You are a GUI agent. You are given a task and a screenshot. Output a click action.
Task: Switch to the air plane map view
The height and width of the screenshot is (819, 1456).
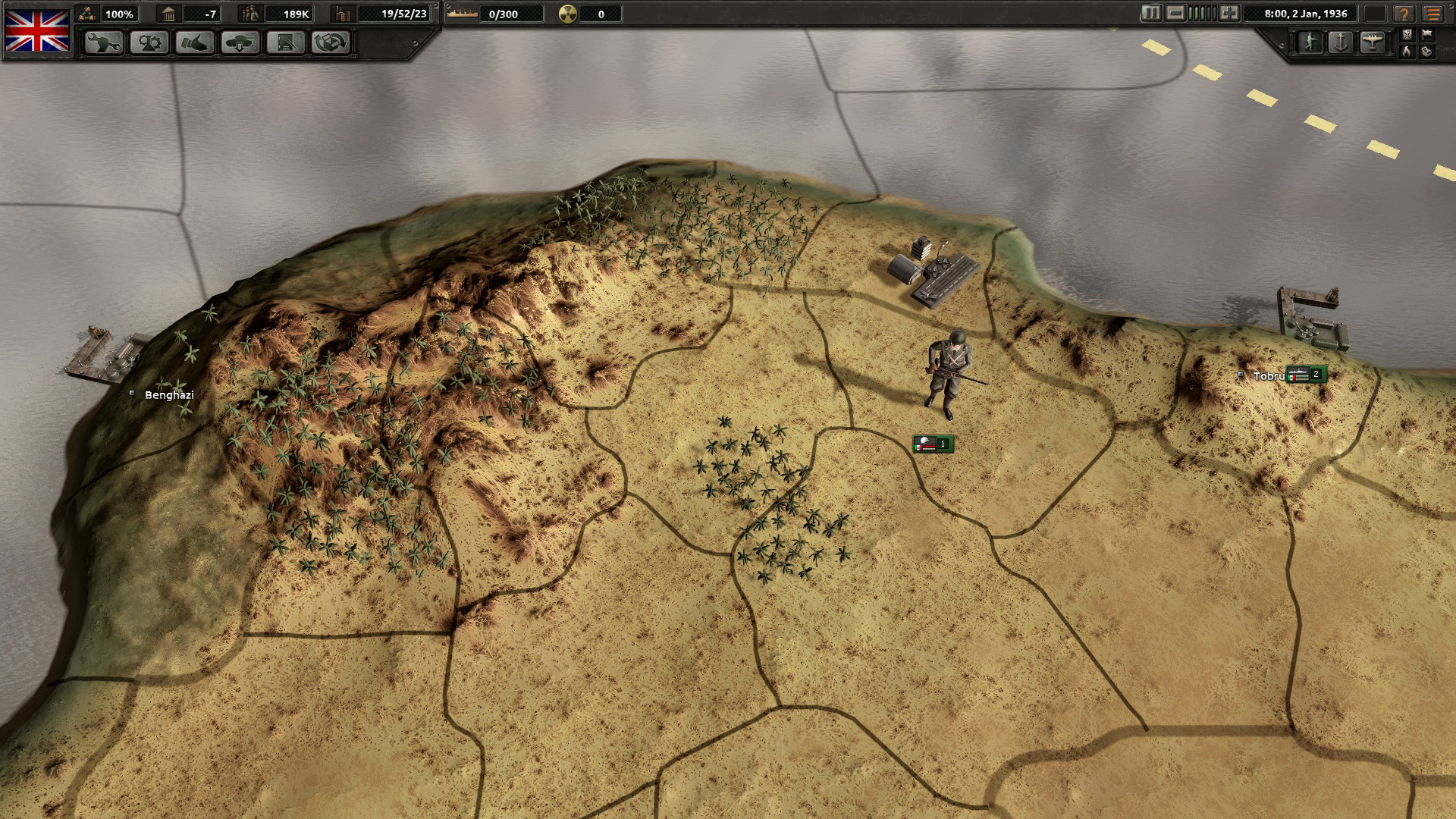point(1372,42)
